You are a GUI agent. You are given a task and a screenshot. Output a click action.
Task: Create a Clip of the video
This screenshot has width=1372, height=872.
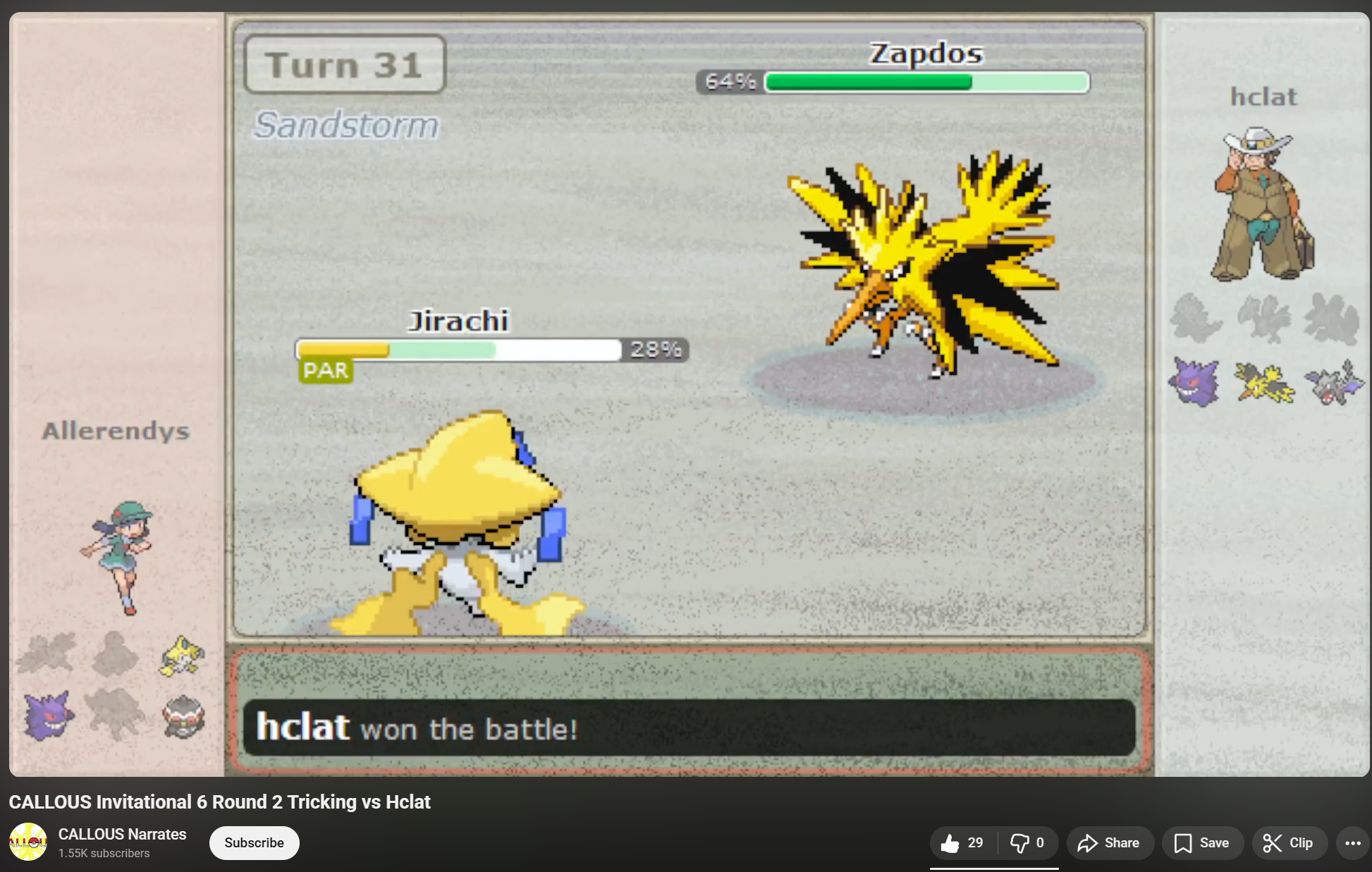tap(1288, 843)
